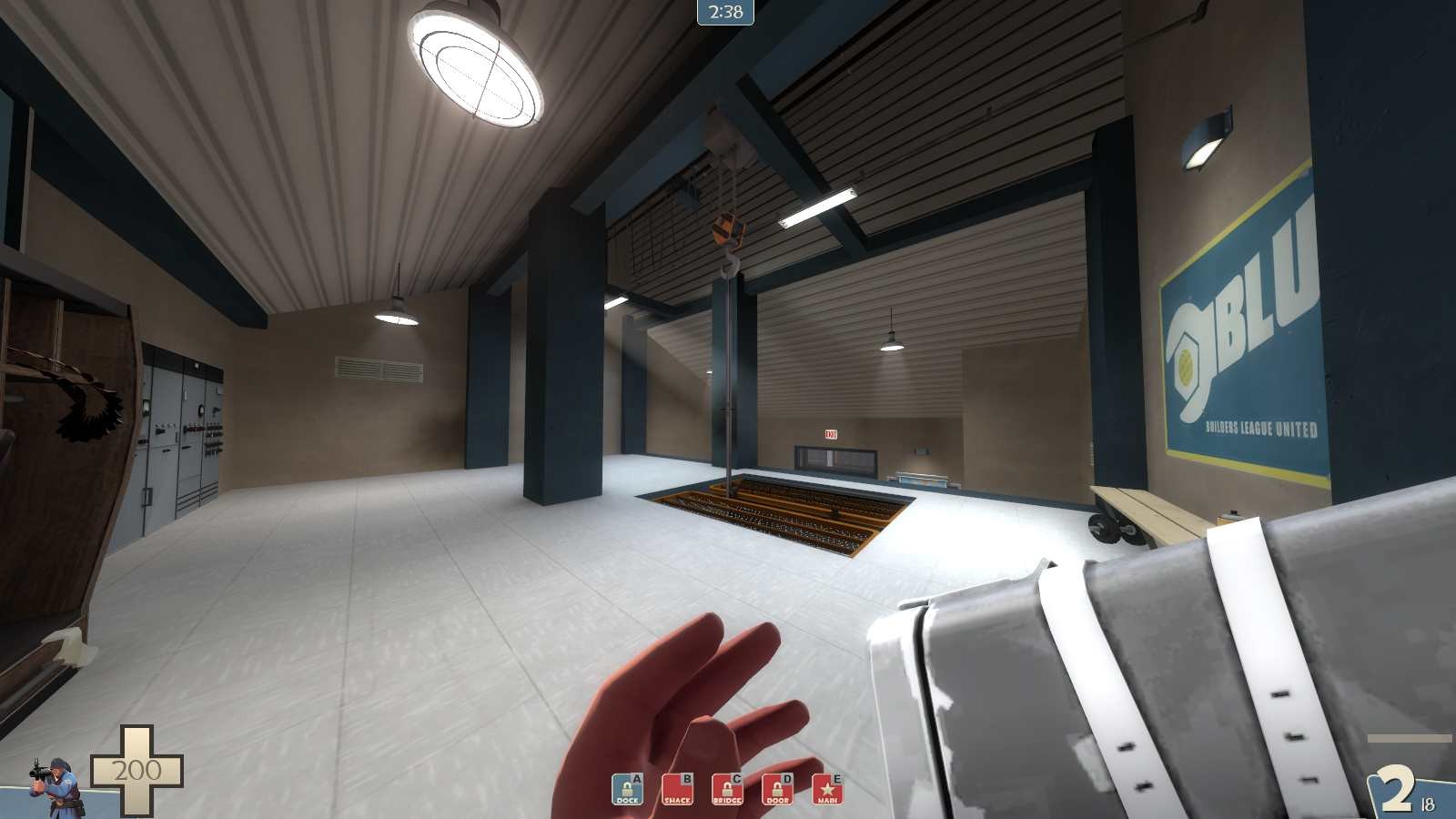Viewport: 1456px width, 819px height.
Task: Select the SHACK teleport icon labeled B
Action: coord(679,790)
